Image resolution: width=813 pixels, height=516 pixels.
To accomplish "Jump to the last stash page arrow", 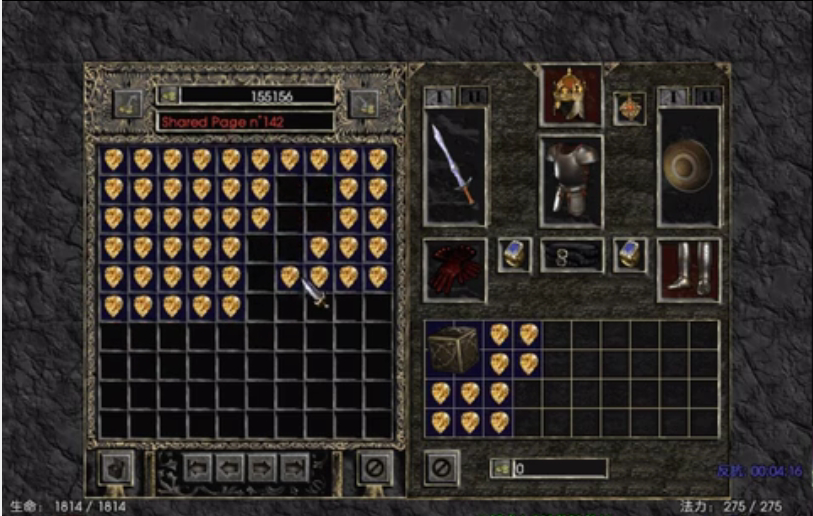I will click(295, 467).
